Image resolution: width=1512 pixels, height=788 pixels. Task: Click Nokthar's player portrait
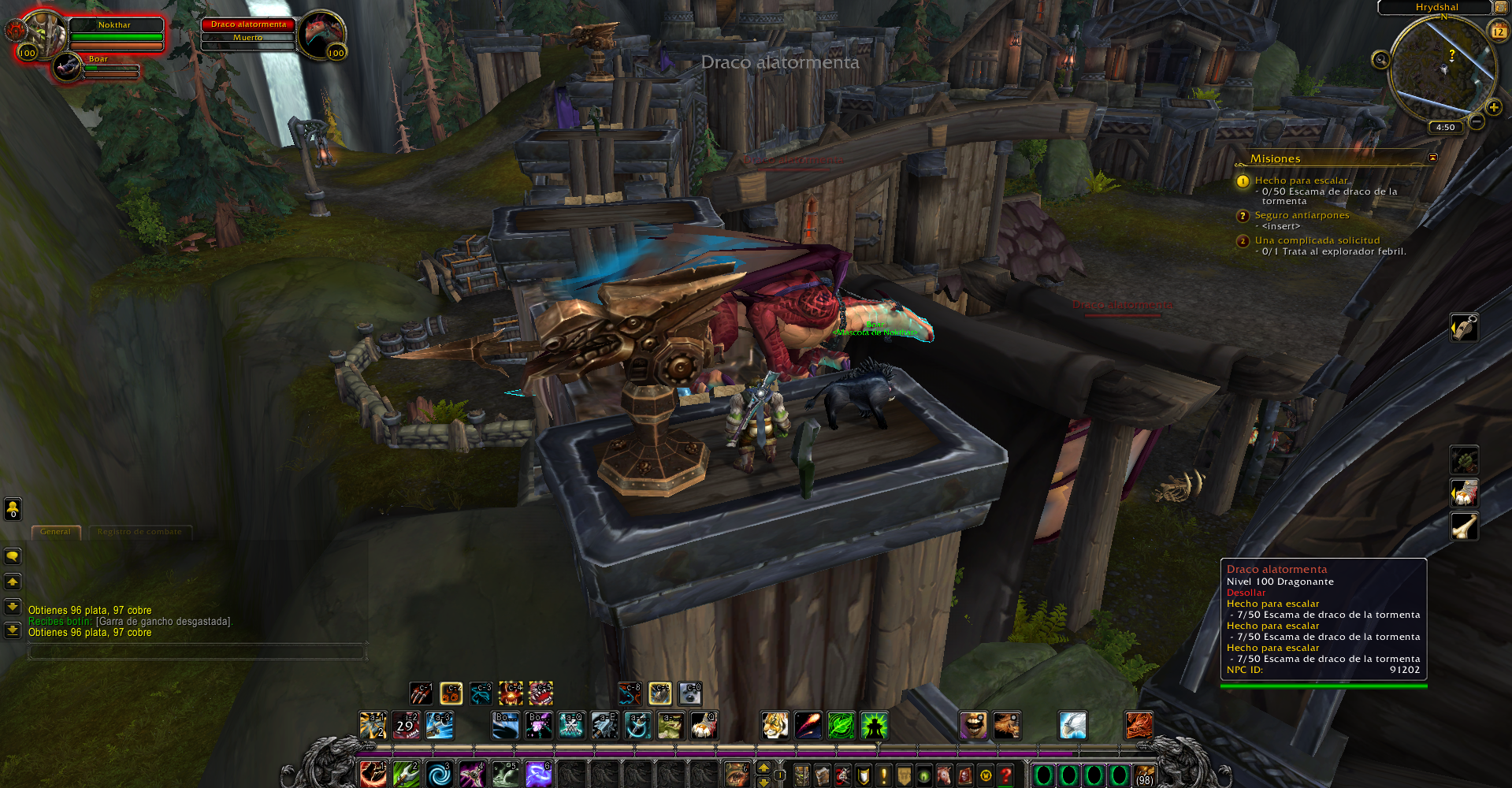pyautogui.click(x=45, y=33)
